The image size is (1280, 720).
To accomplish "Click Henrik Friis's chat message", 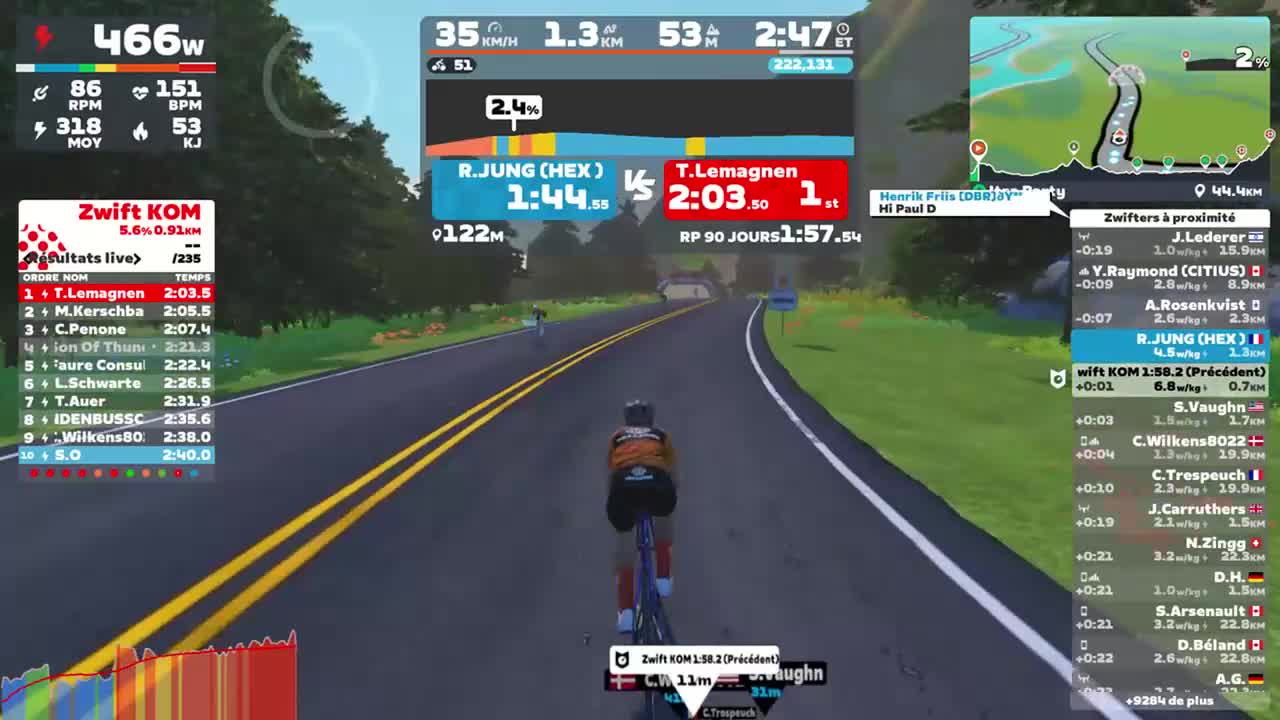I will click(x=955, y=203).
